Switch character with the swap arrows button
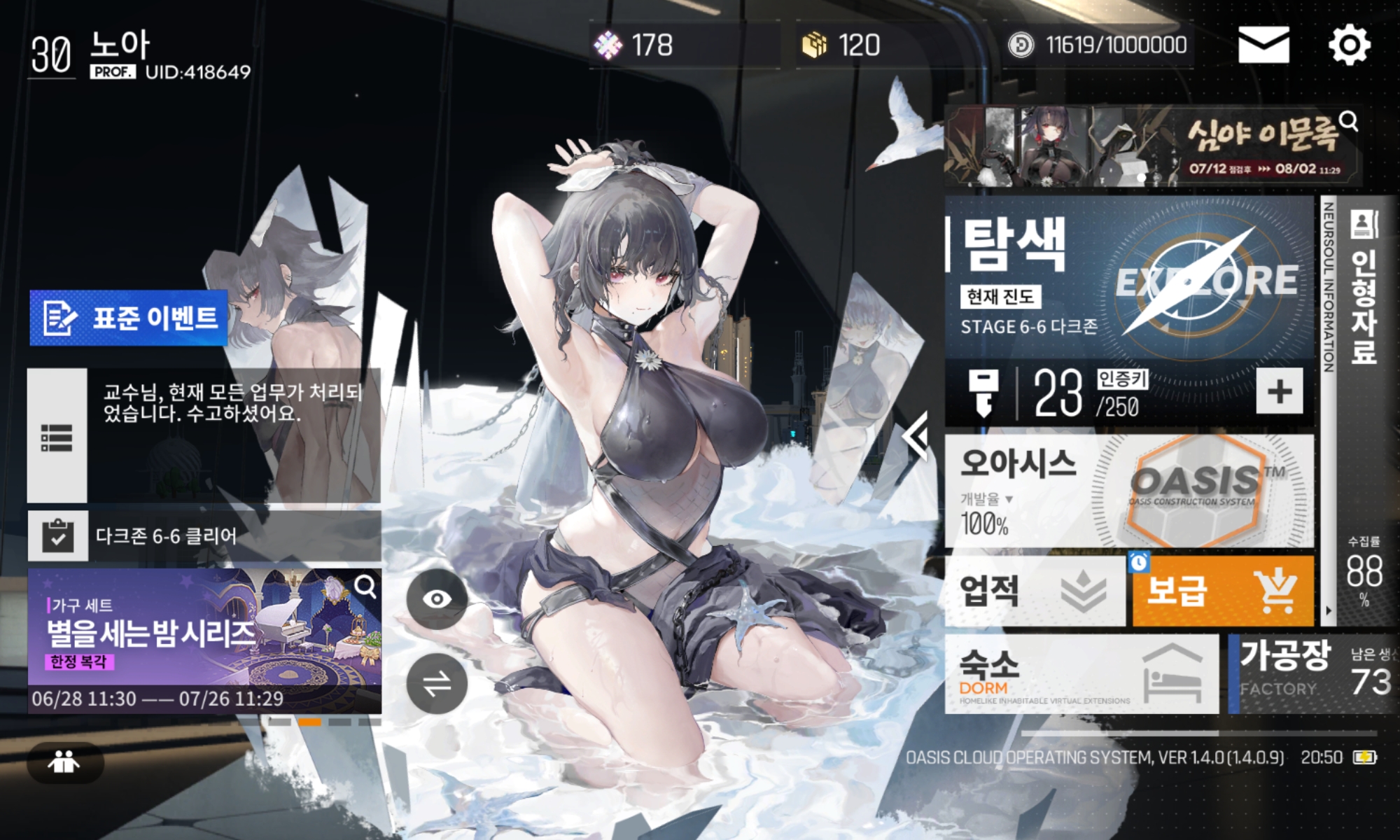Image resolution: width=1400 pixels, height=840 pixels. 437,684
